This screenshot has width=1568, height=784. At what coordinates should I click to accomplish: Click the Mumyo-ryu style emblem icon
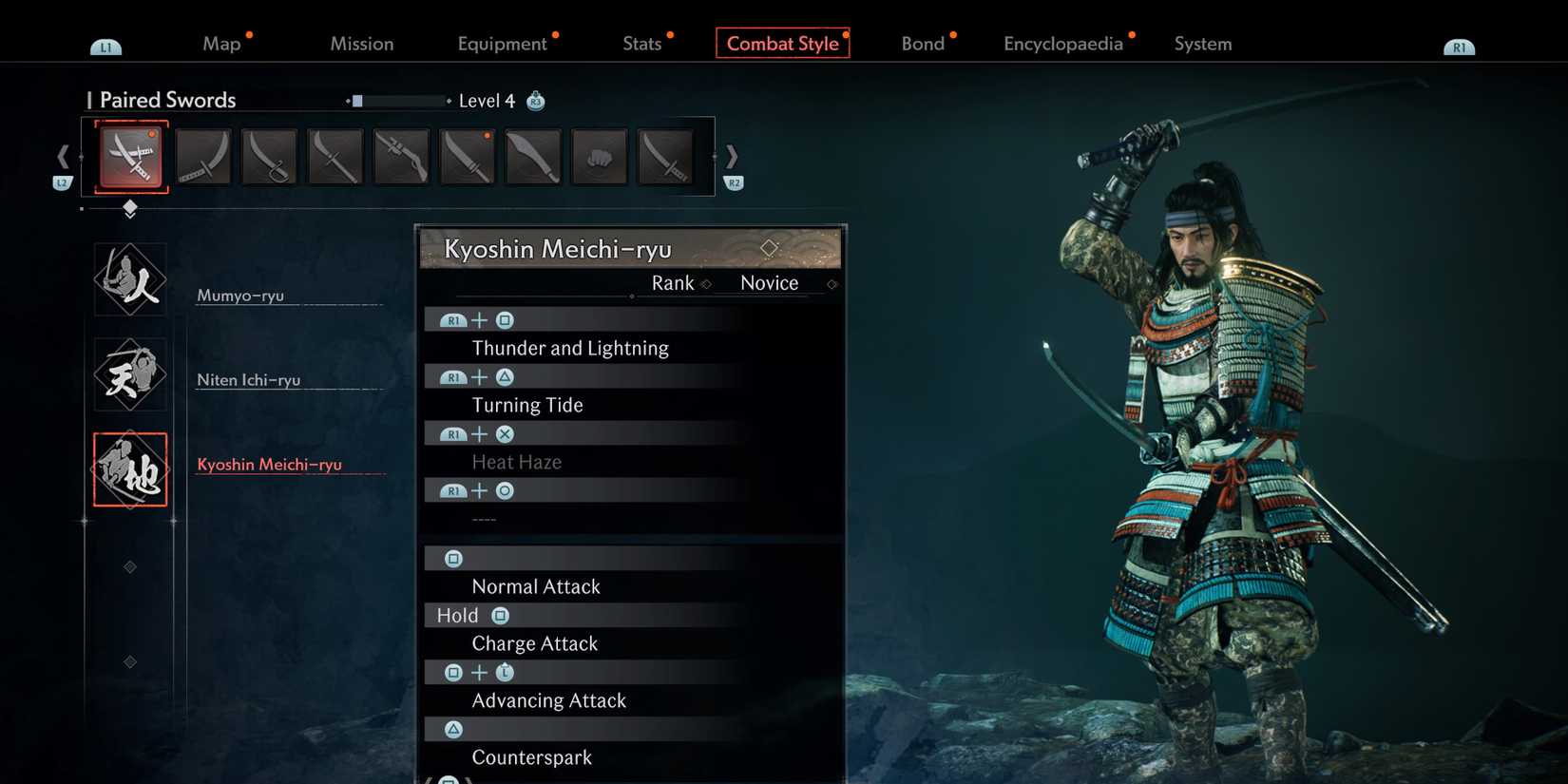129,278
